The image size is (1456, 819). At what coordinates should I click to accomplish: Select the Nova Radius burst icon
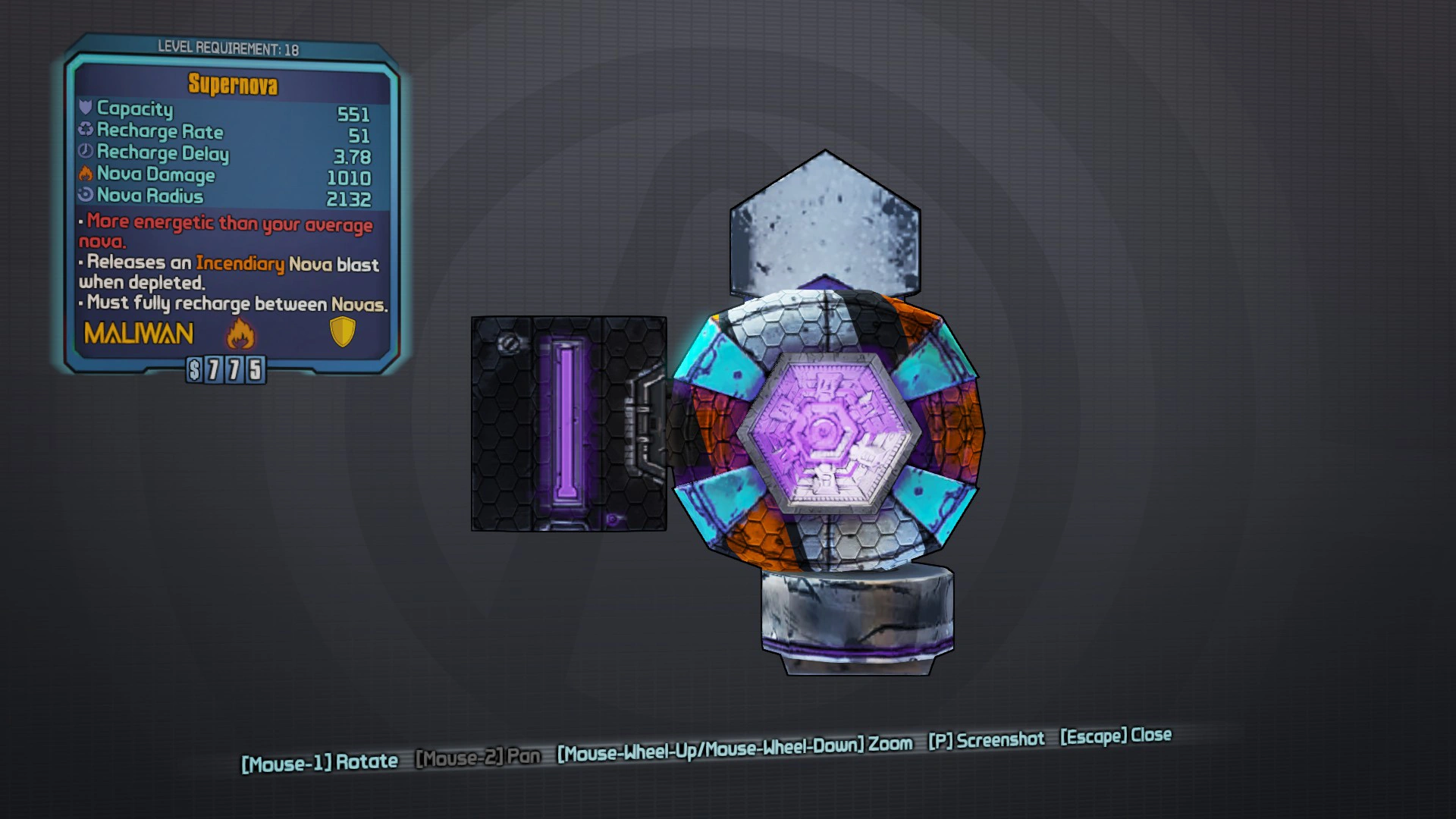tap(85, 195)
